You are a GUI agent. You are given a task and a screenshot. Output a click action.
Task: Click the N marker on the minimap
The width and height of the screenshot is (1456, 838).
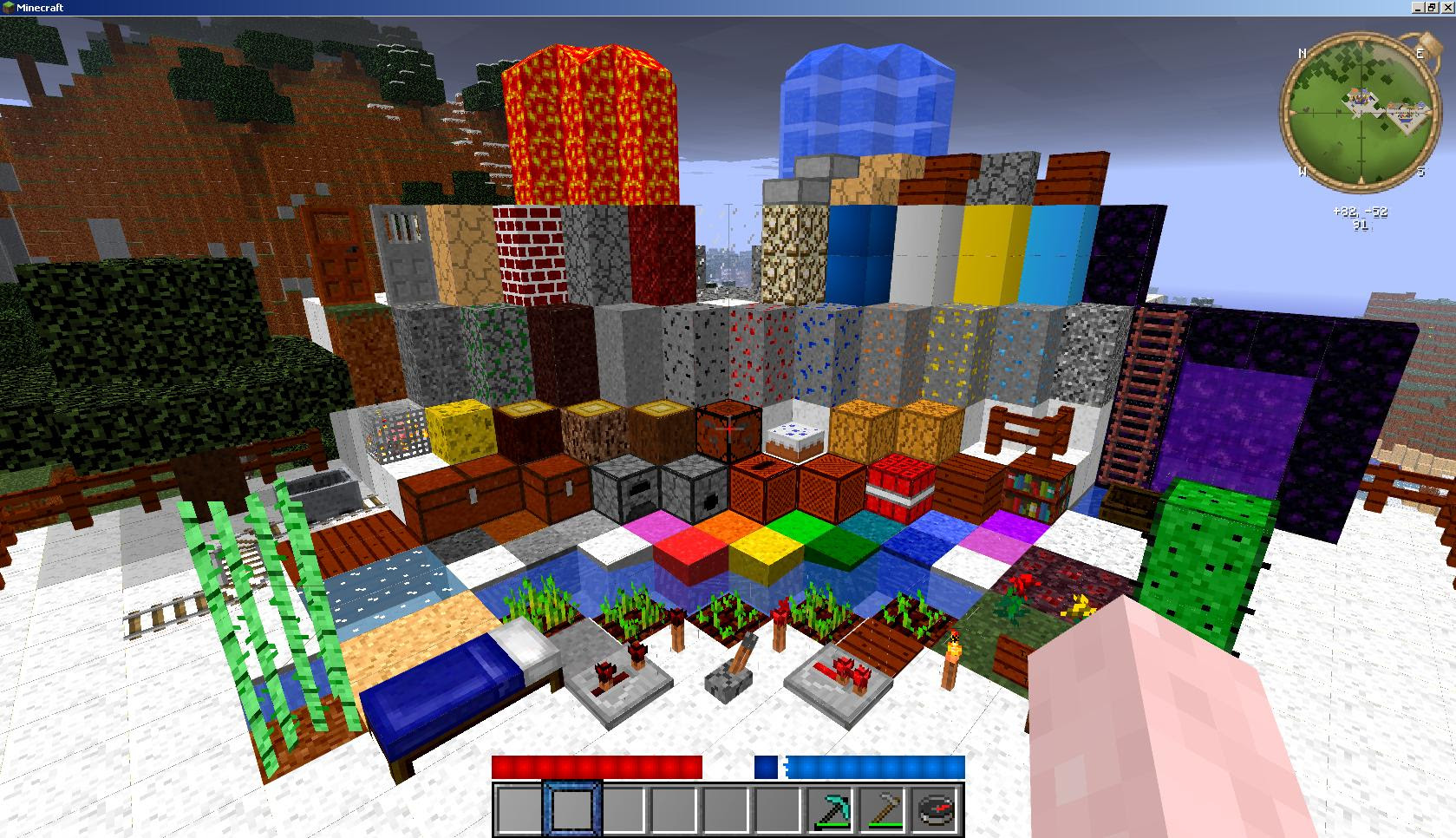[1303, 53]
